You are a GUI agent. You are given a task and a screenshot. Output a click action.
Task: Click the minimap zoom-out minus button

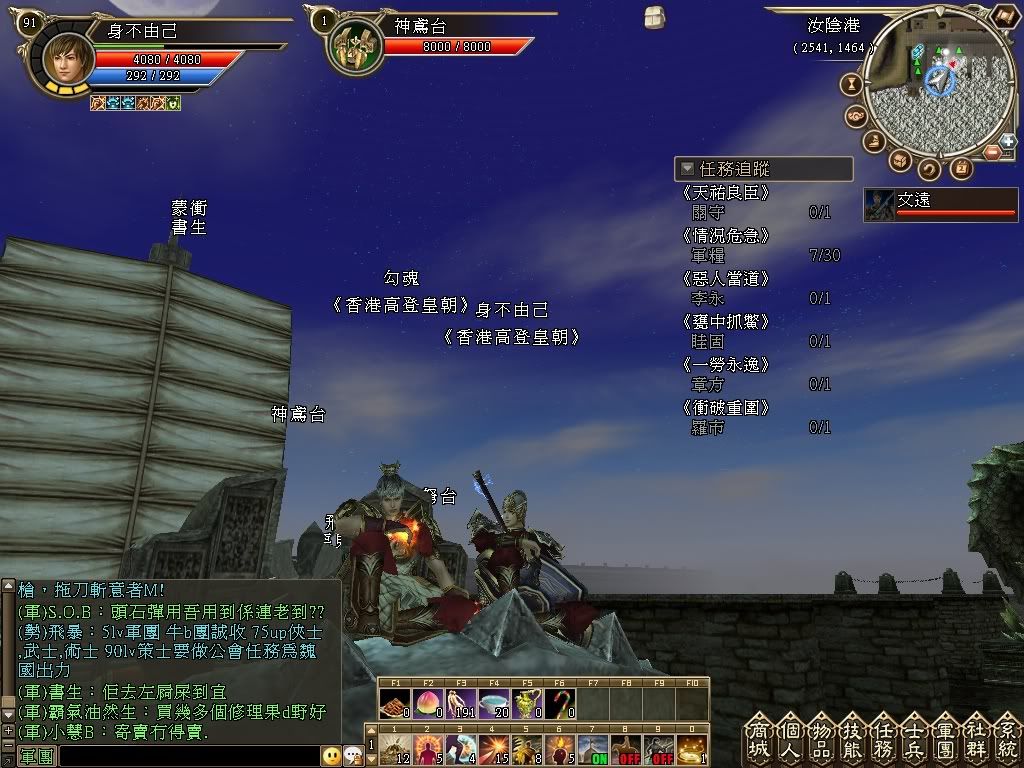pos(993,152)
